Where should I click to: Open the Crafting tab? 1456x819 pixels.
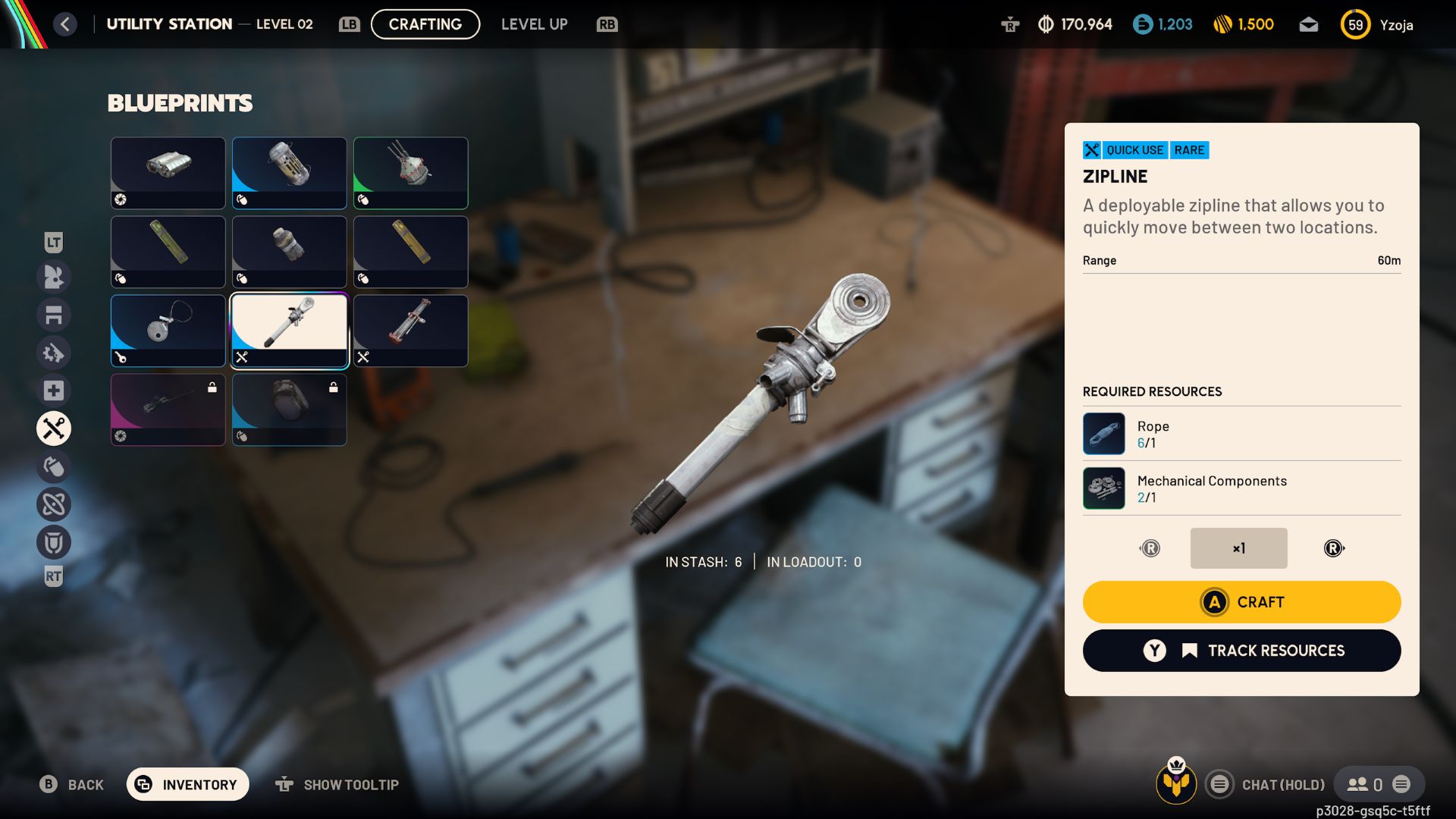(425, 24)
